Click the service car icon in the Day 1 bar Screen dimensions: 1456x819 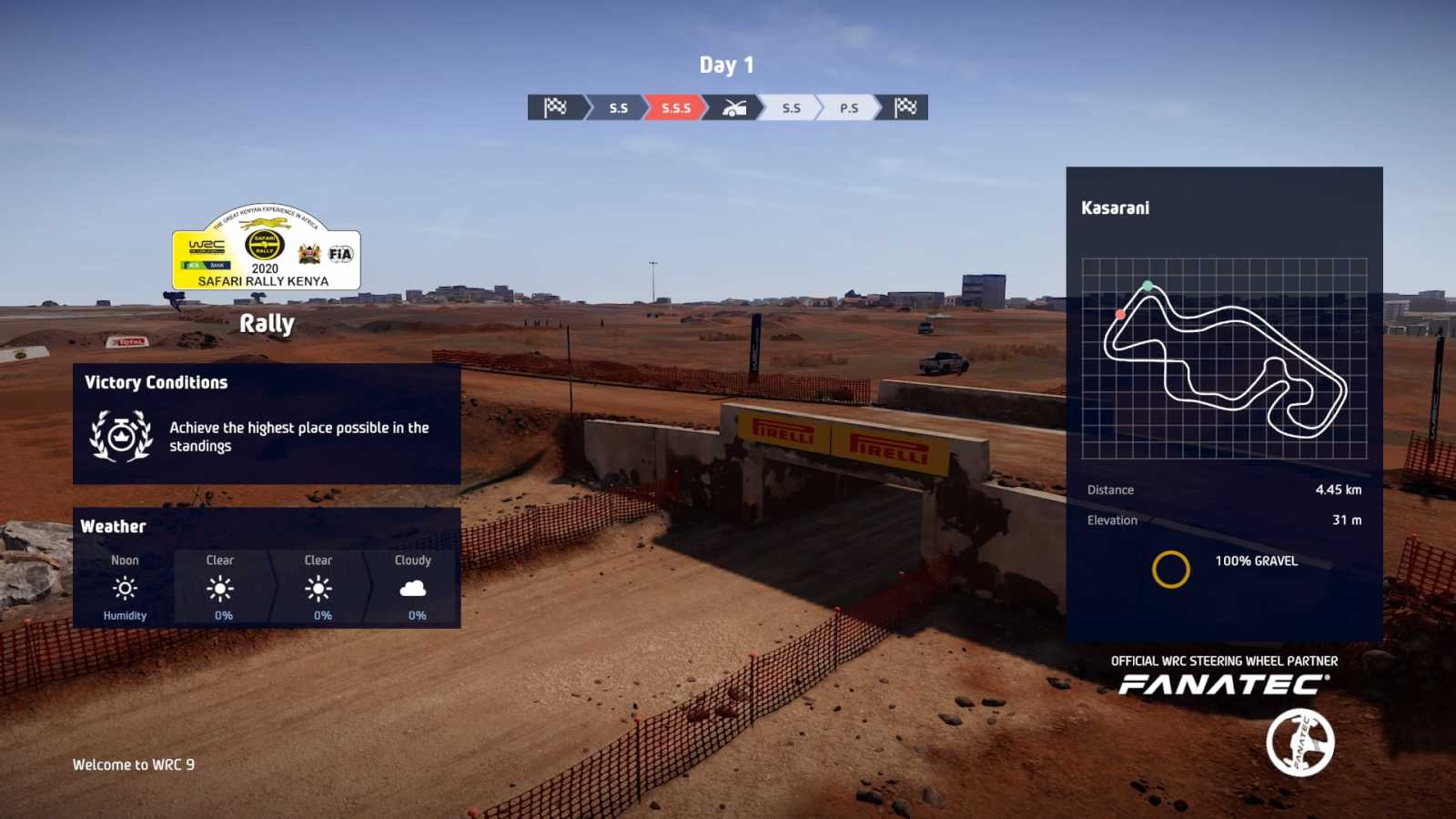[x=733, y=107]
